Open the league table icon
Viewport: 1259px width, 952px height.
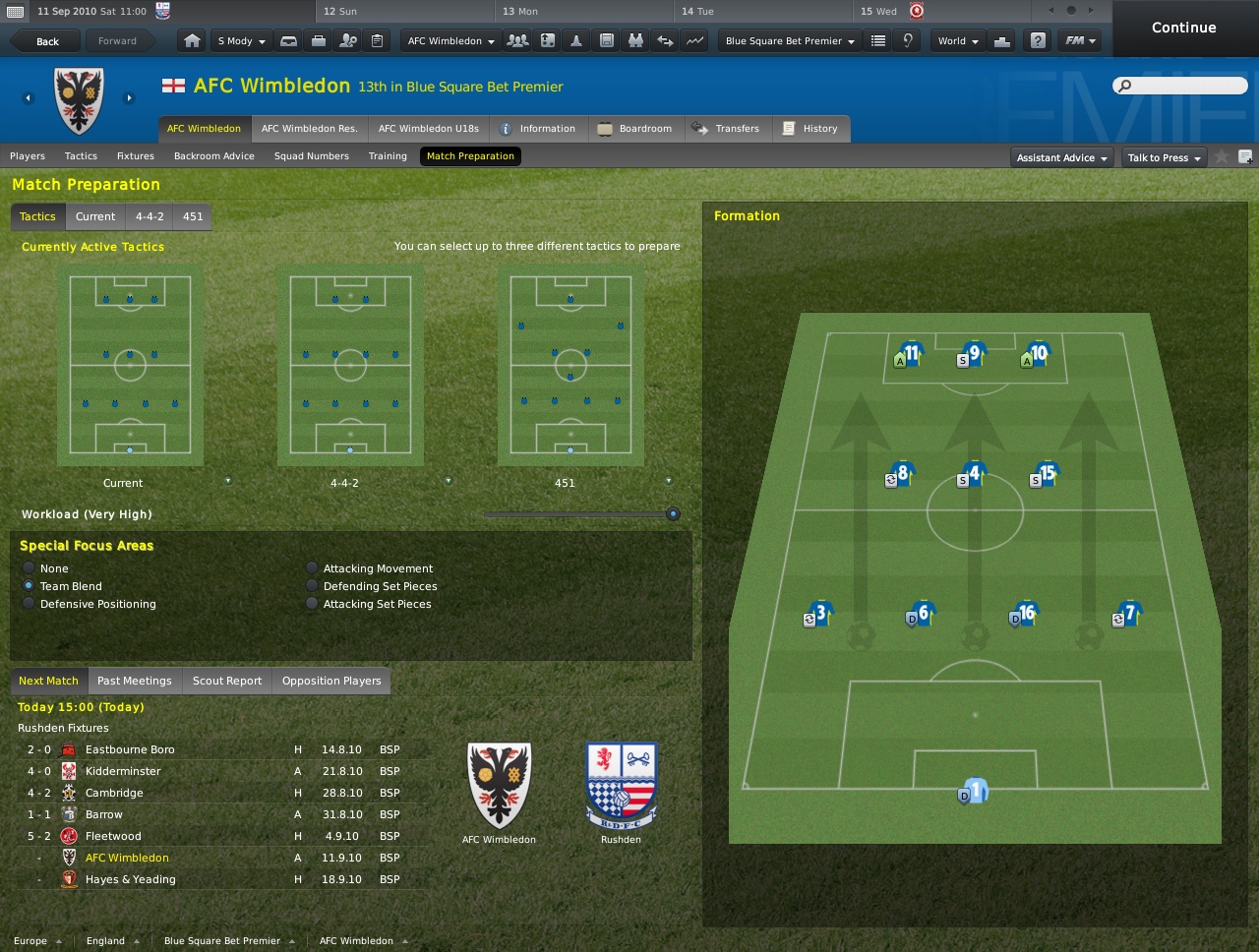[878, 40]
